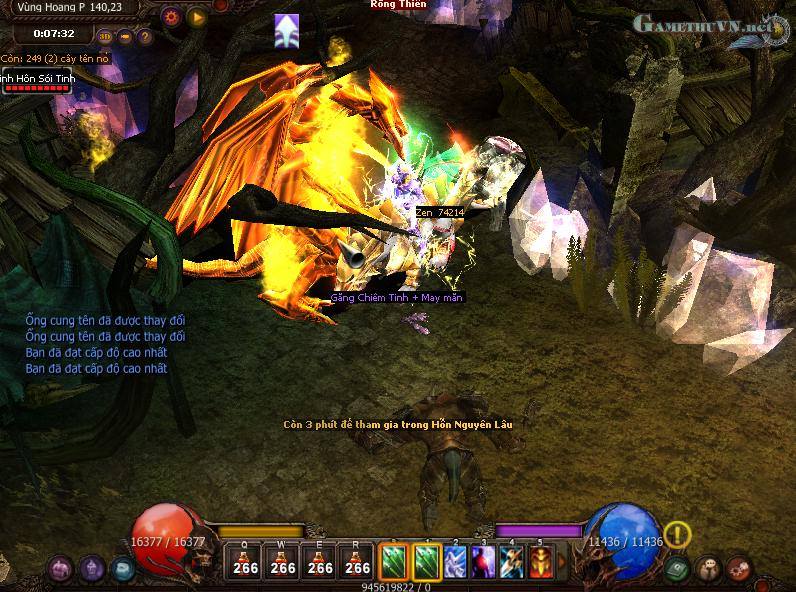Select the highlighted green arrow skill

428,561
